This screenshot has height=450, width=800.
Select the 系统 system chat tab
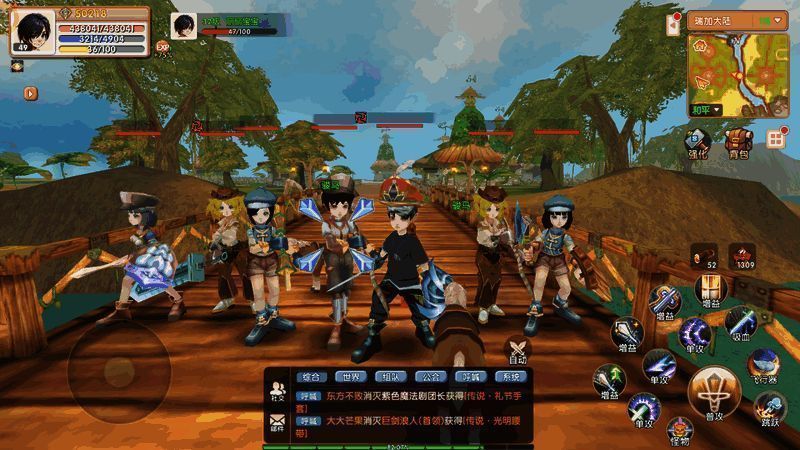[x=511, y=377]
